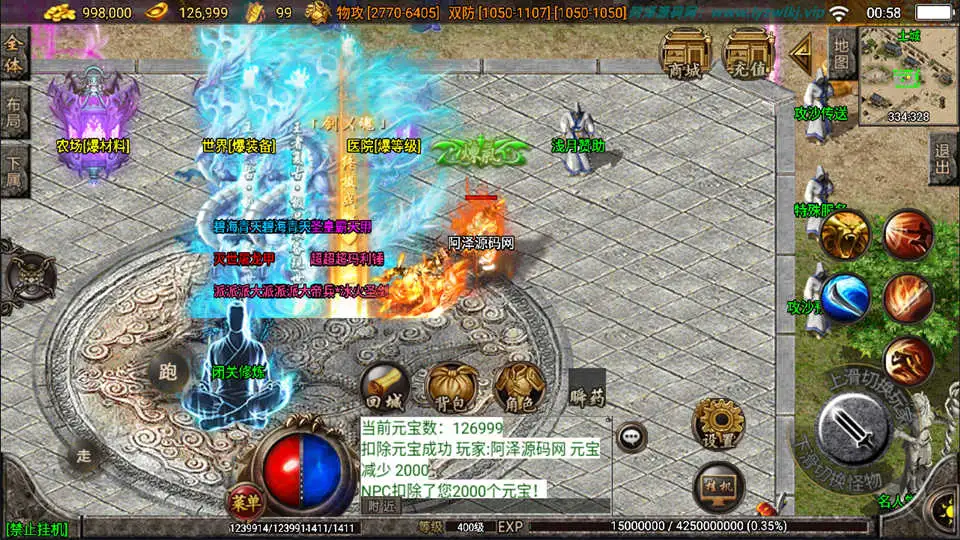Screen dimensions: 960x540
Task: Open the chat speech bubble
Action: pos(632,436)
